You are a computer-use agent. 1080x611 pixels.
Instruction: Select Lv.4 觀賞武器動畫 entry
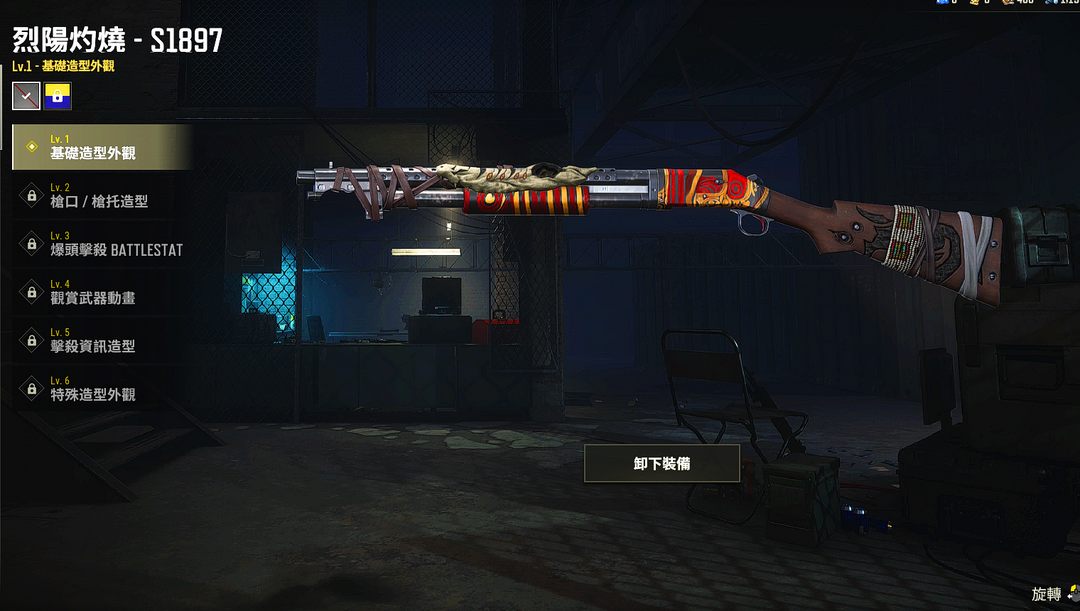[x=100, y=292]
